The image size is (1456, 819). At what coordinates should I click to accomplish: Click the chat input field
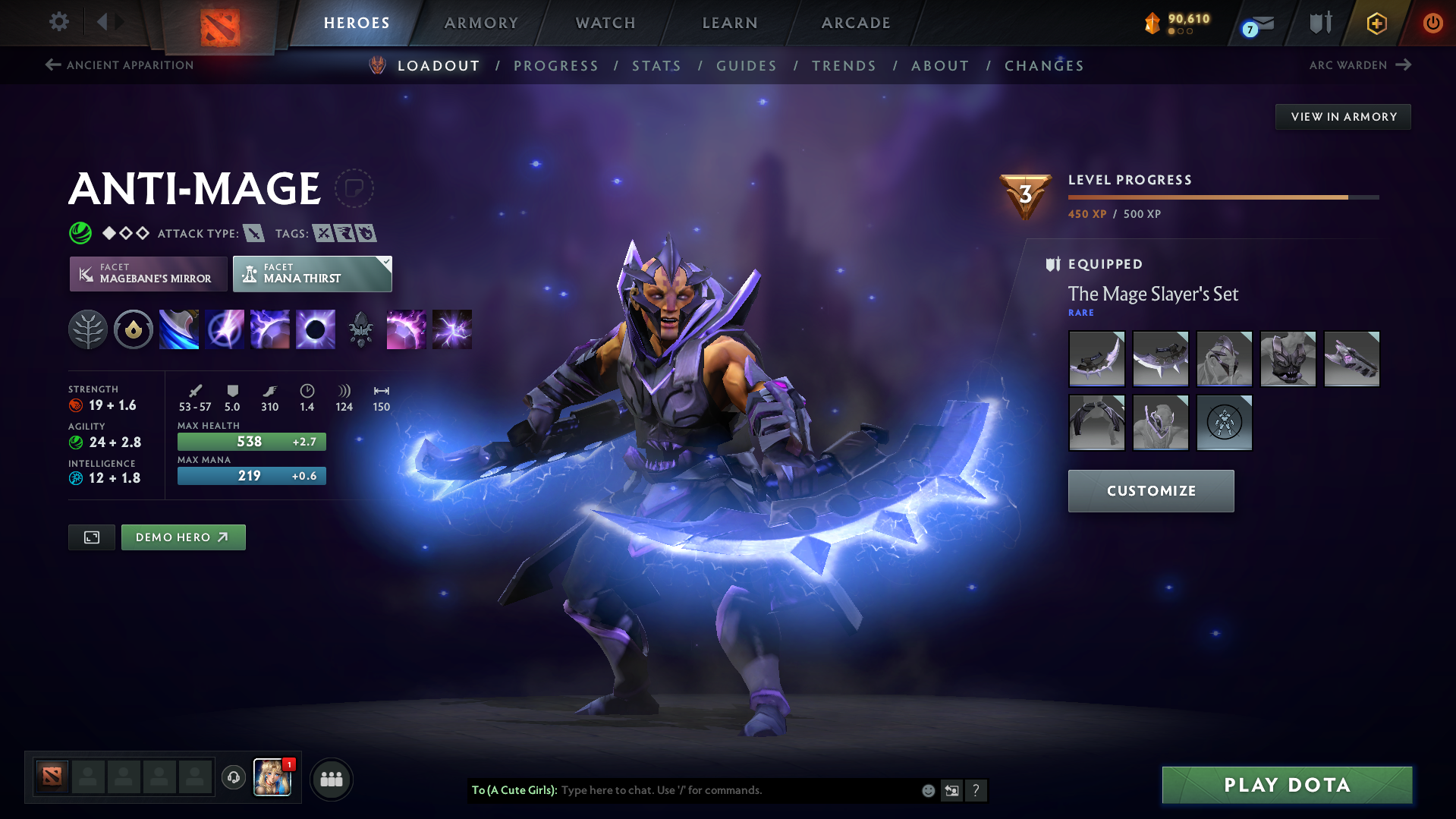(721, 790)
